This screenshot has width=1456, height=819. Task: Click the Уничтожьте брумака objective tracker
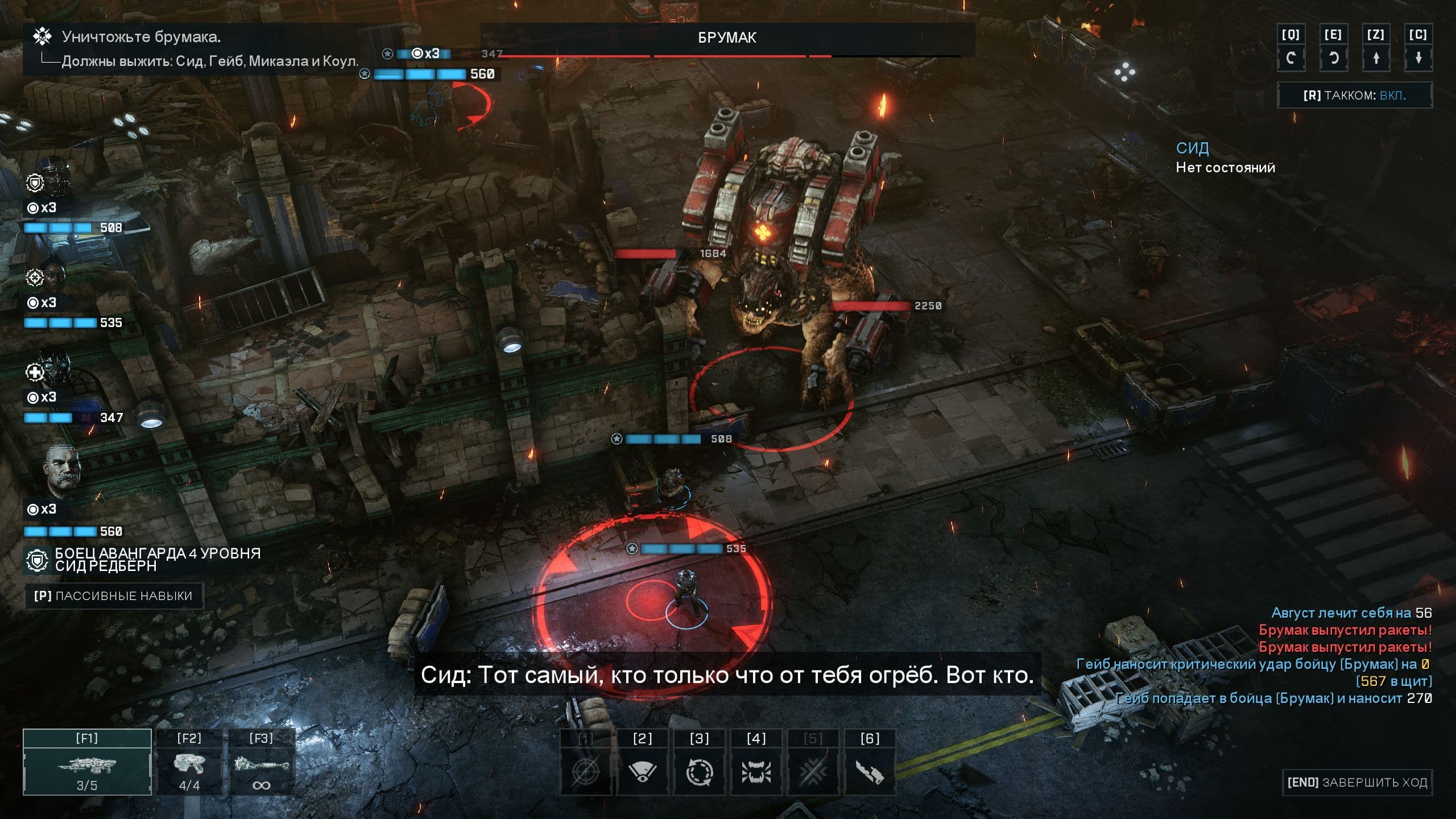click(x=141, y=37)
